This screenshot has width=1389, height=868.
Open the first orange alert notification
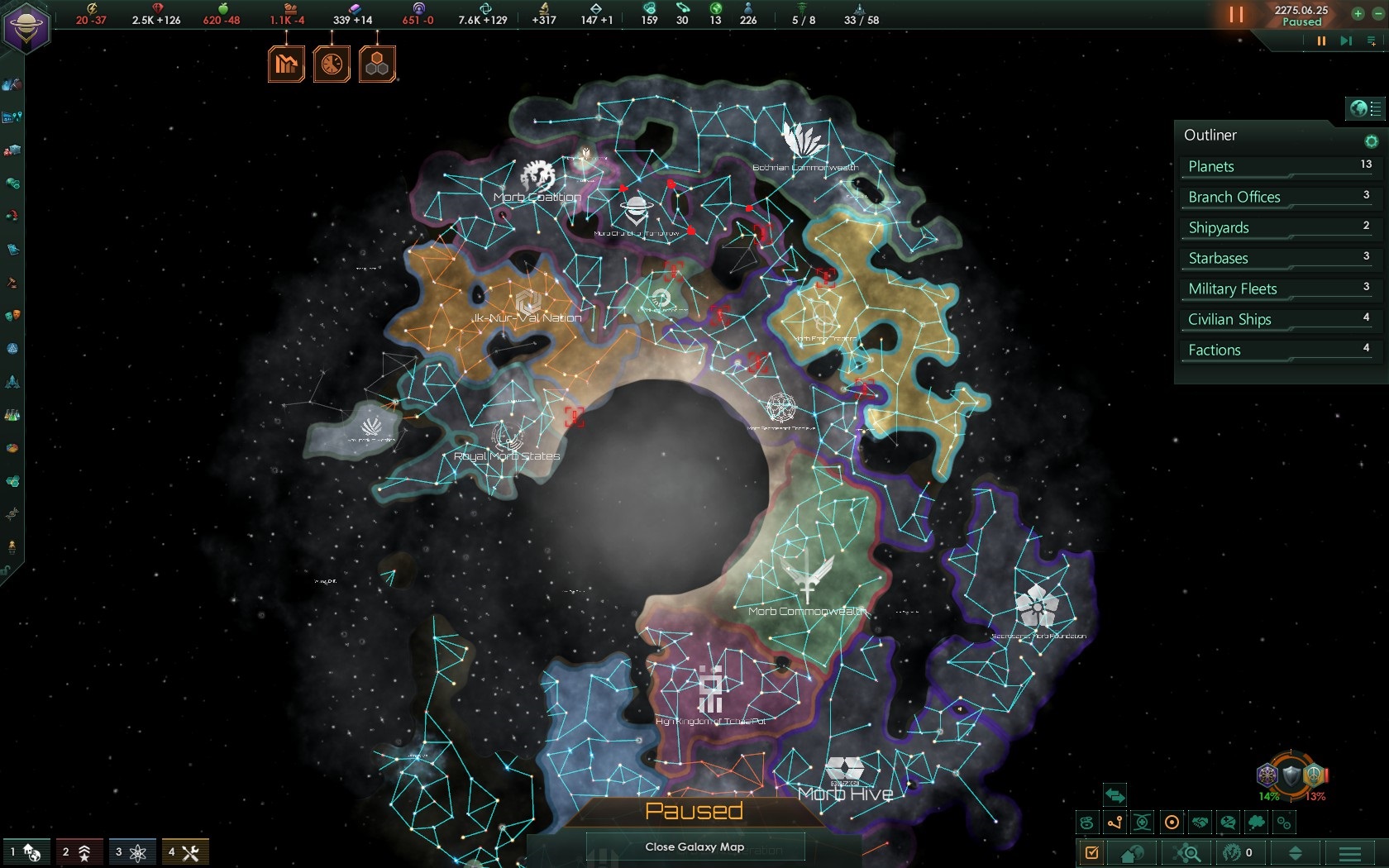pyautogui.click(x=285, y=62)
